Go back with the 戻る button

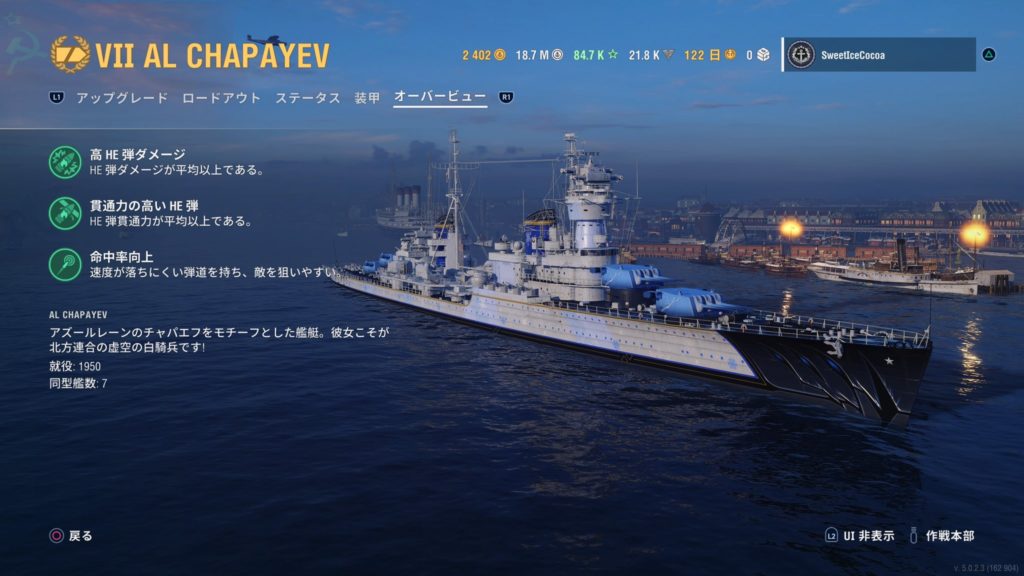(72, 536)
